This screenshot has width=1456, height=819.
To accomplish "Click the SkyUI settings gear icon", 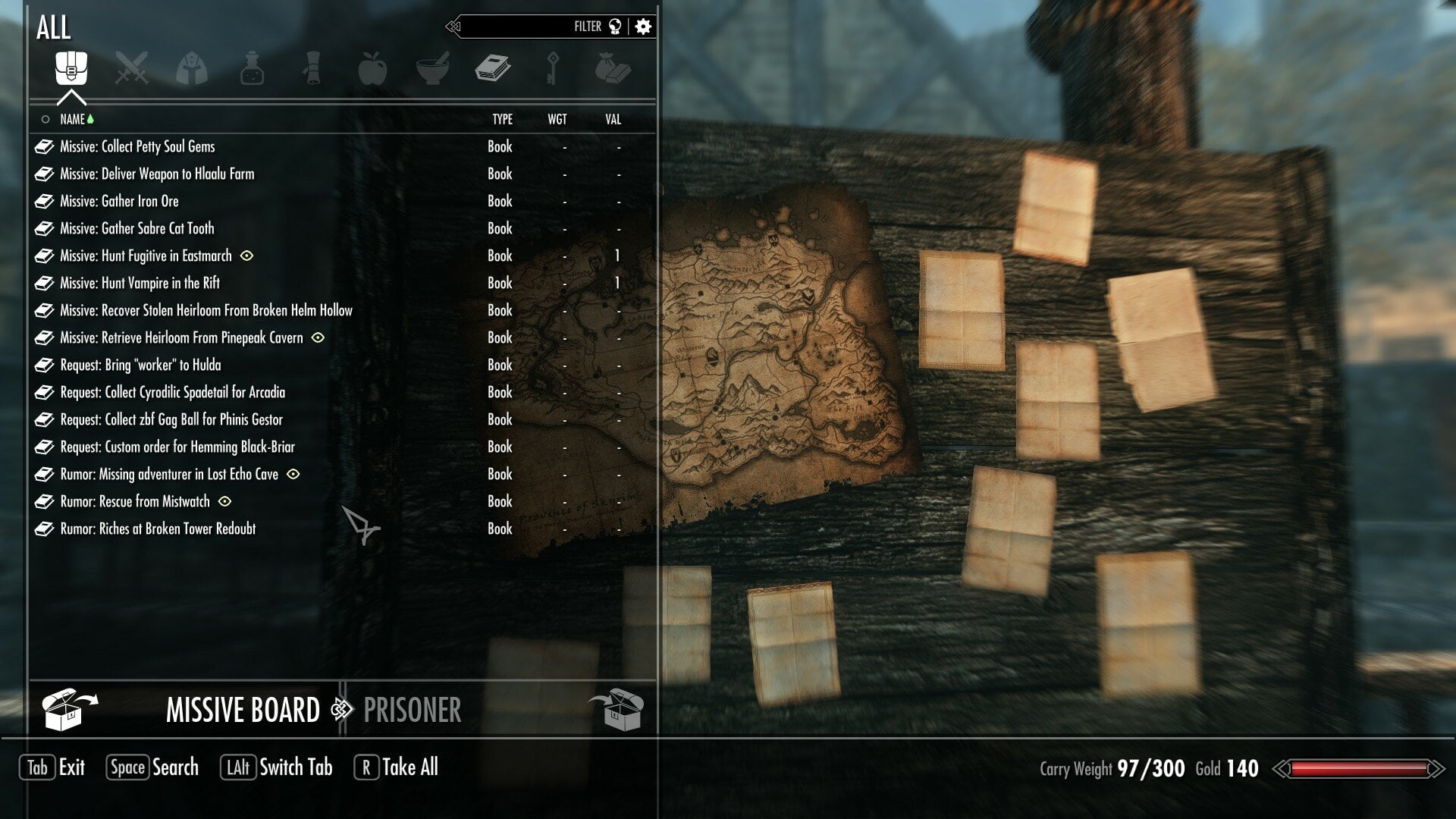I will point(642,26).
